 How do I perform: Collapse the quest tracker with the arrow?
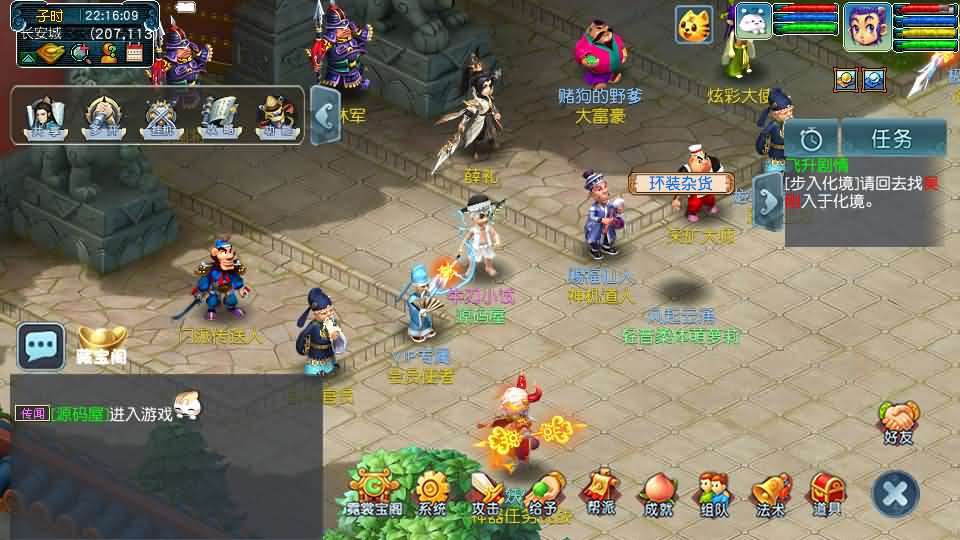click(x=768, y=202)
